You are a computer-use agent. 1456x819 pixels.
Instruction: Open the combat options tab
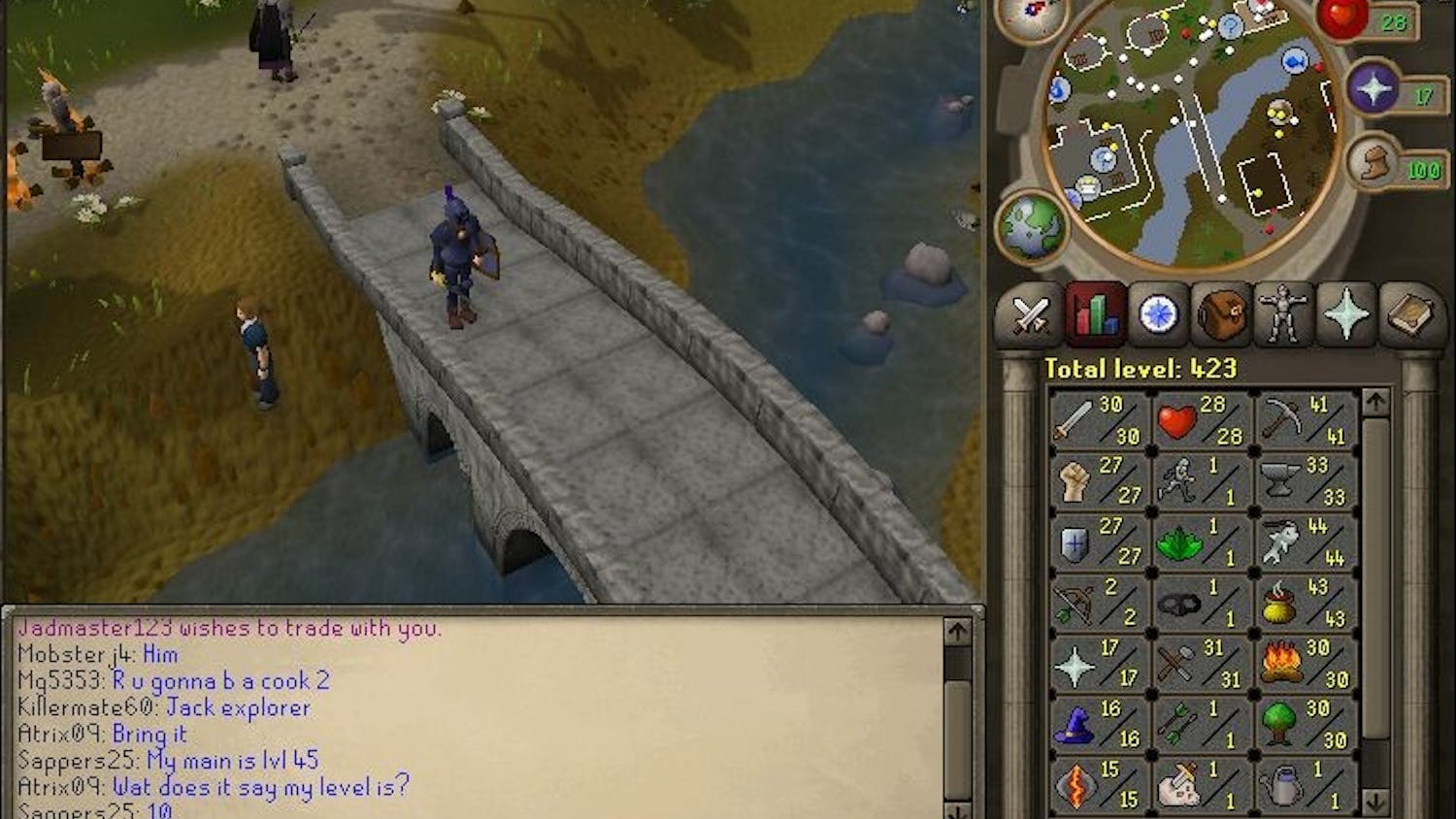click(x=1032, y=315)
